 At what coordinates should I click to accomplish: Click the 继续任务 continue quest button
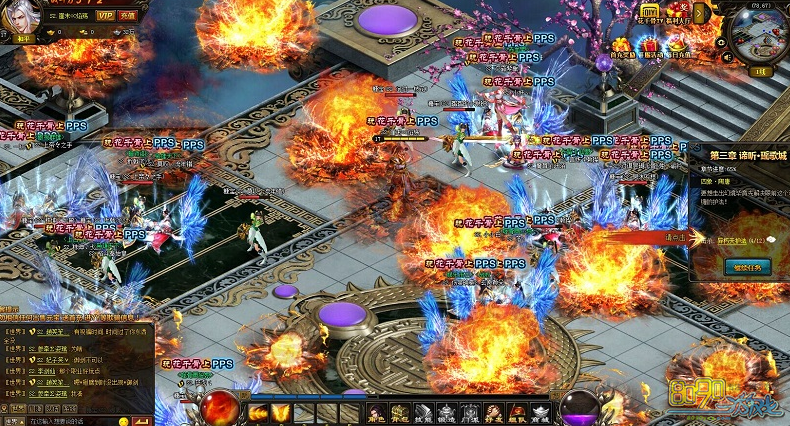click(x=746, y=267)
